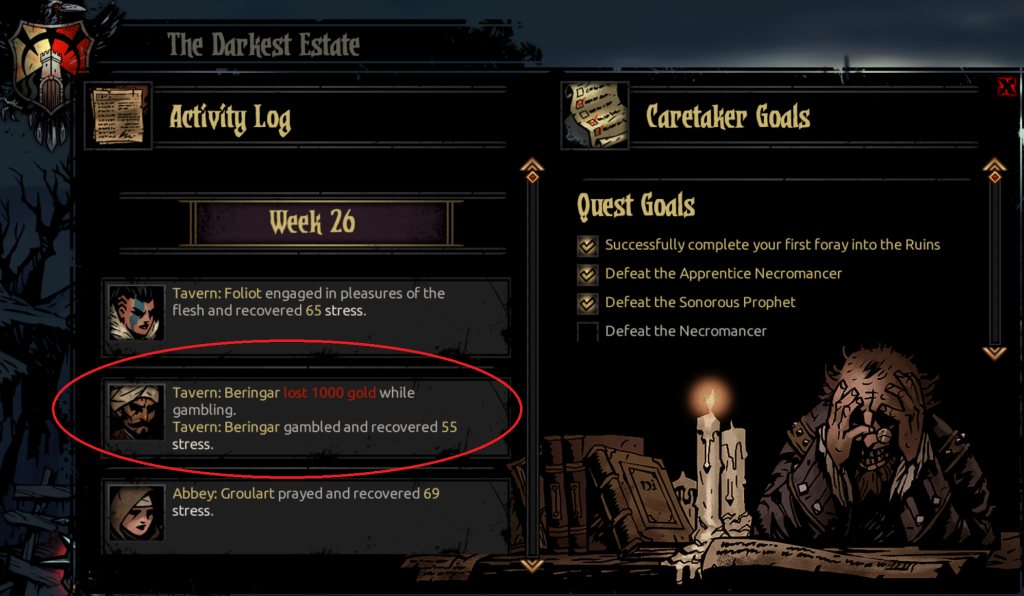Close the estate window with red X
Viewport: 1024px width, 596px height.
pos(1007,87)
